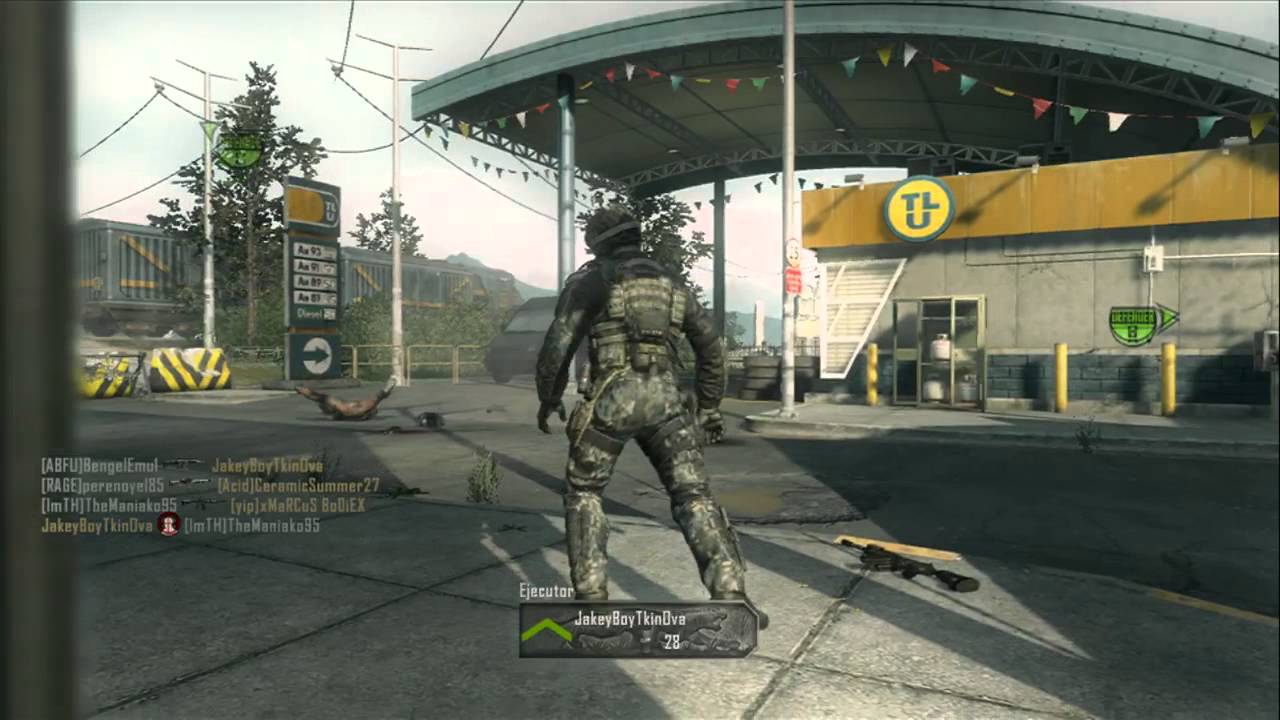
Task: Pick the xMaRCuS BoDiEX kill feed row
Action: (x=203, y=505)
